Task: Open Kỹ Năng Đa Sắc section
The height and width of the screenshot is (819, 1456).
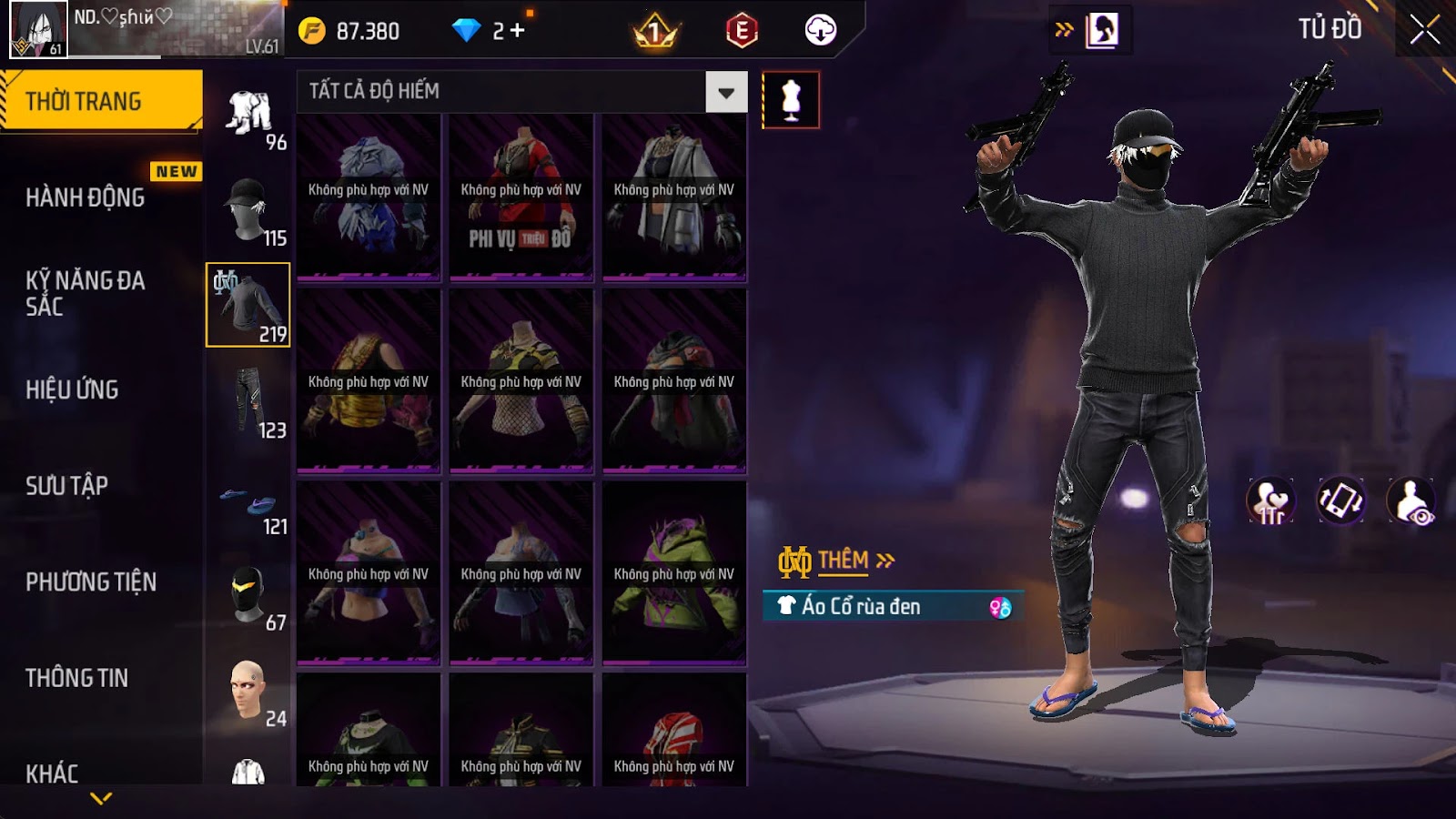Action: (86, 293)
